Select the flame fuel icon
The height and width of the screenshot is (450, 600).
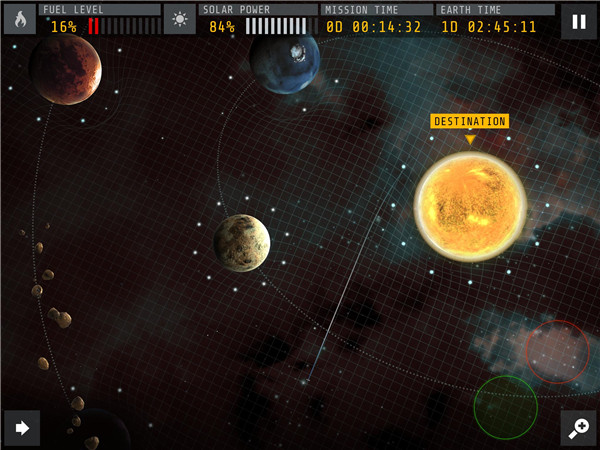[19, 19]
